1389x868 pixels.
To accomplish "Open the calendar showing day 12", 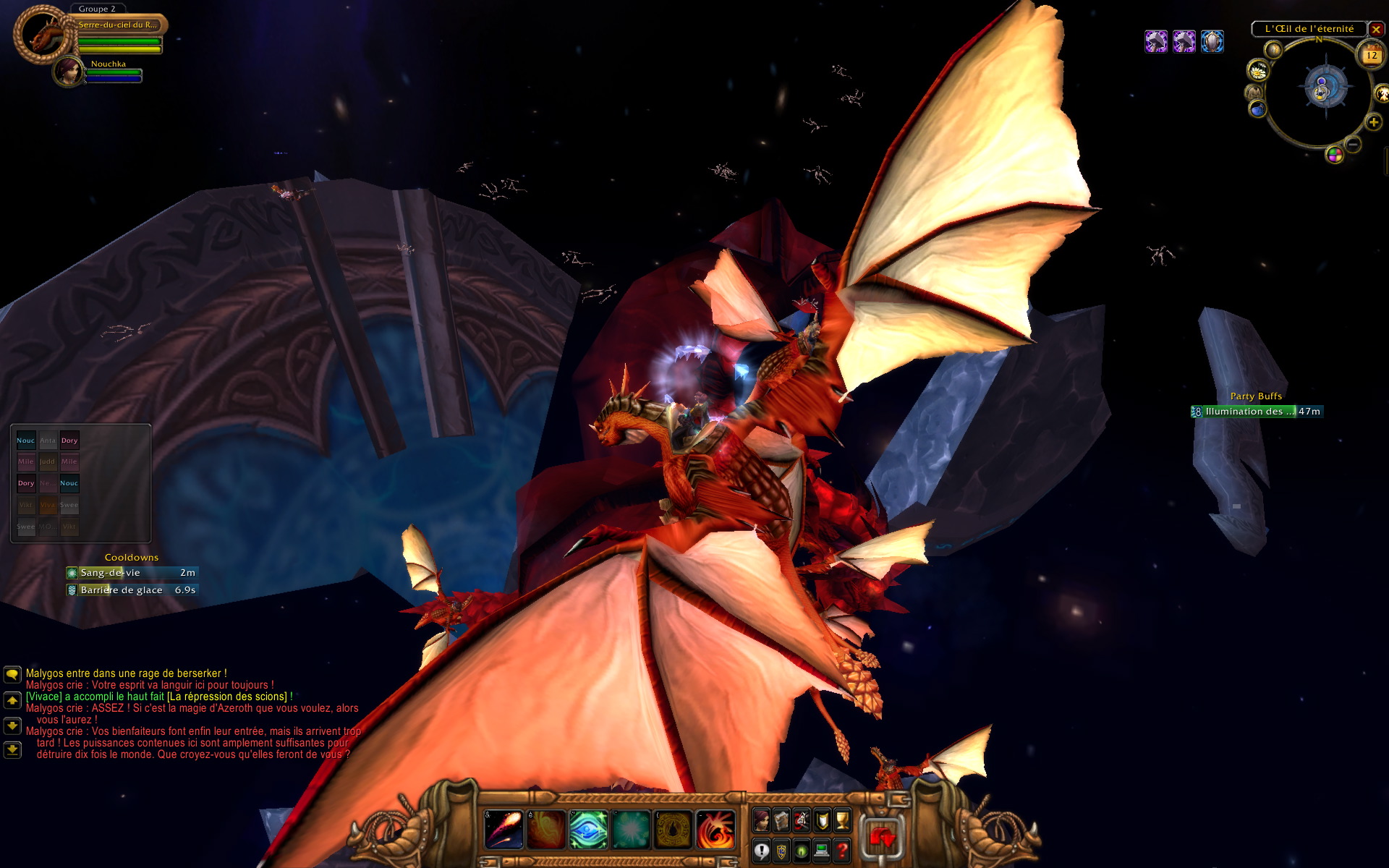I will pyautogui.click(x=1372, y=55).
